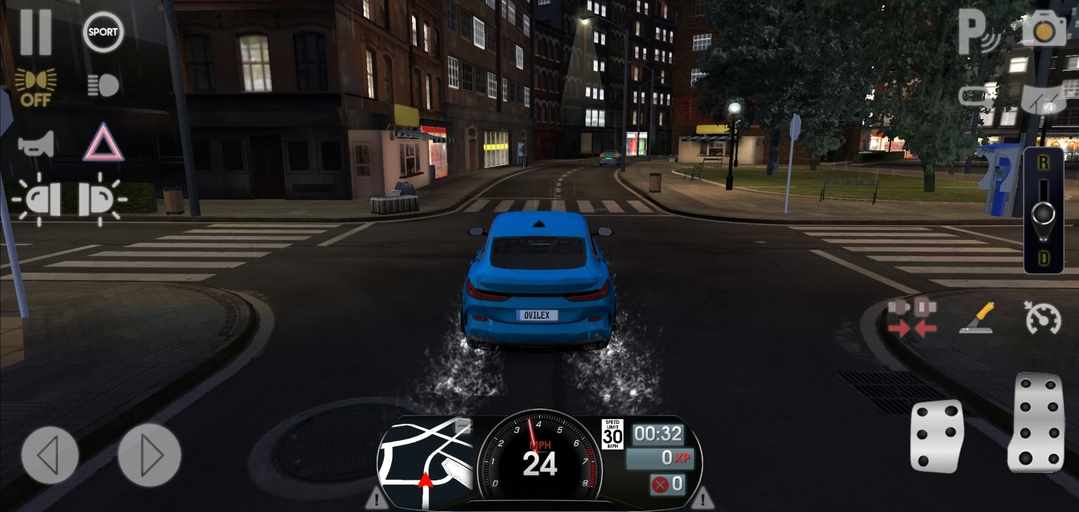Engage the handbrake lever icon
This screenshot has width=1079, height=512.
[975, 318]
